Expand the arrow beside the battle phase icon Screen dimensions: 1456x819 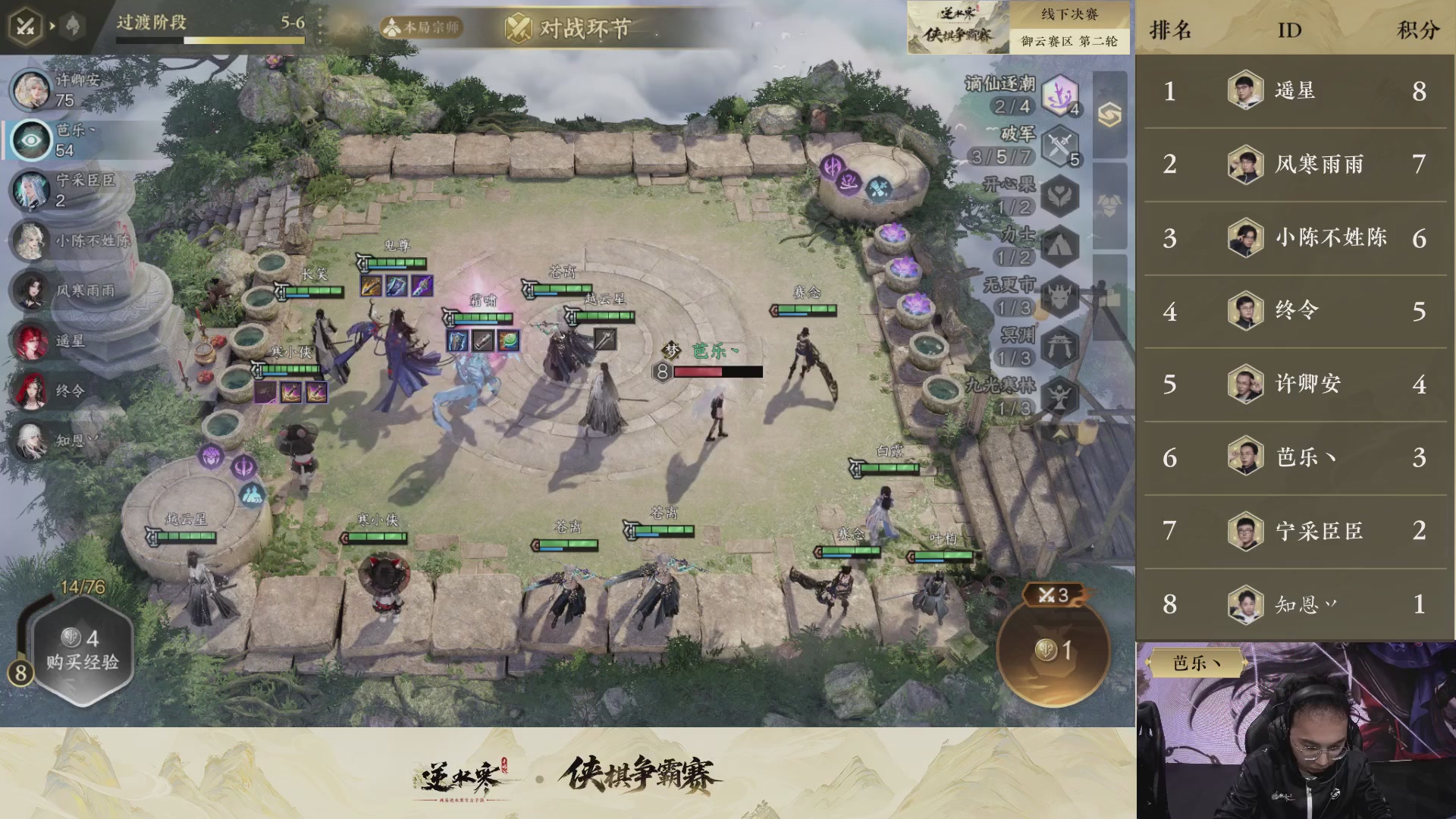point(52,25)
